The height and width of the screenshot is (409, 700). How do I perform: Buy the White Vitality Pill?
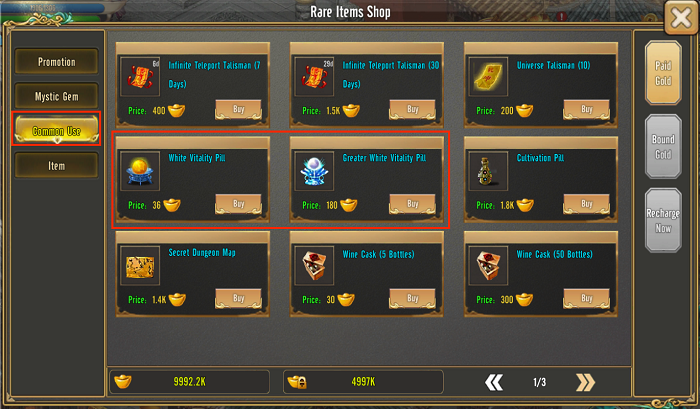(x=238, y=204)
